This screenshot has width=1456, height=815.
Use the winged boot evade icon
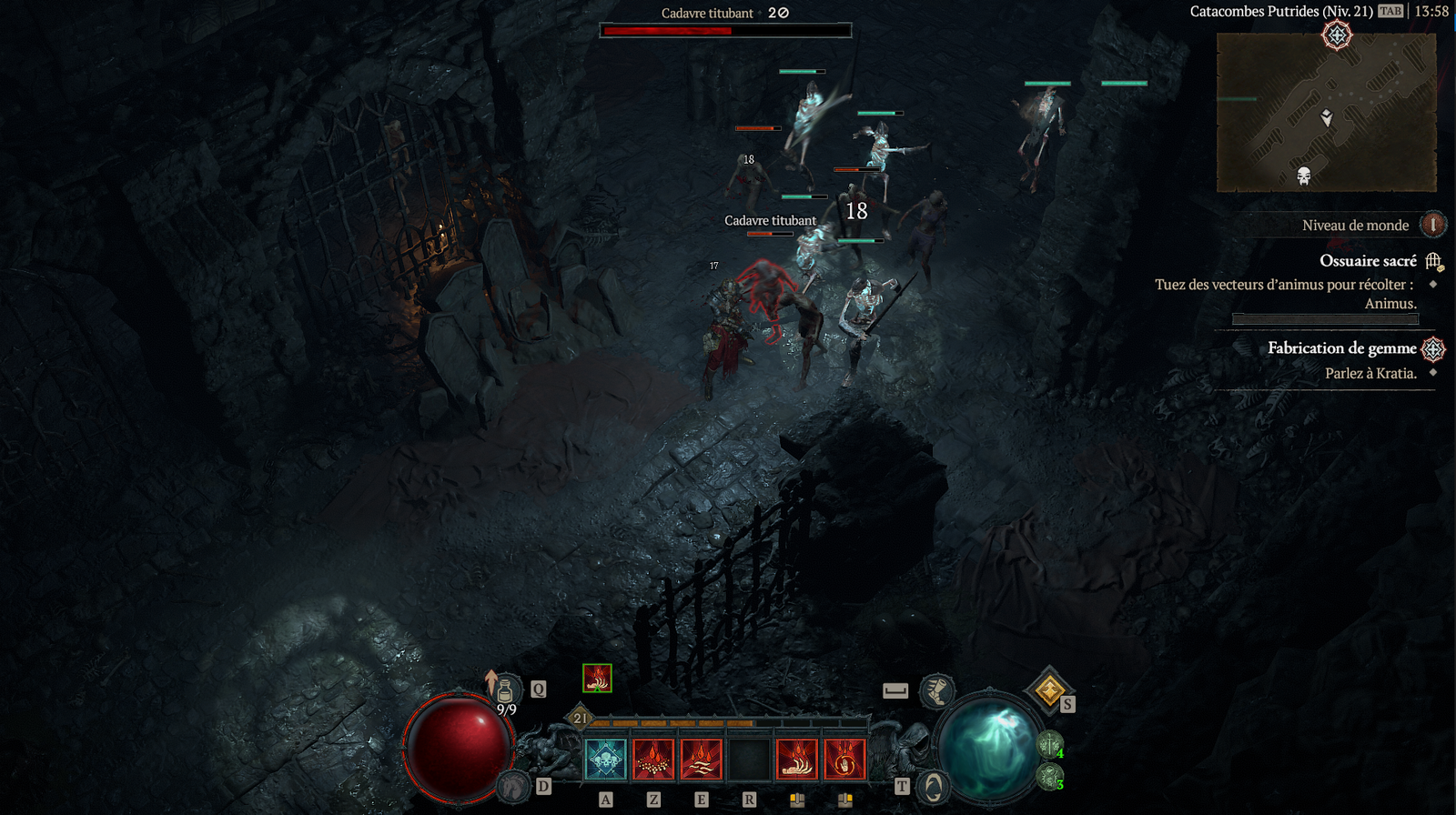tap(936, 691)
